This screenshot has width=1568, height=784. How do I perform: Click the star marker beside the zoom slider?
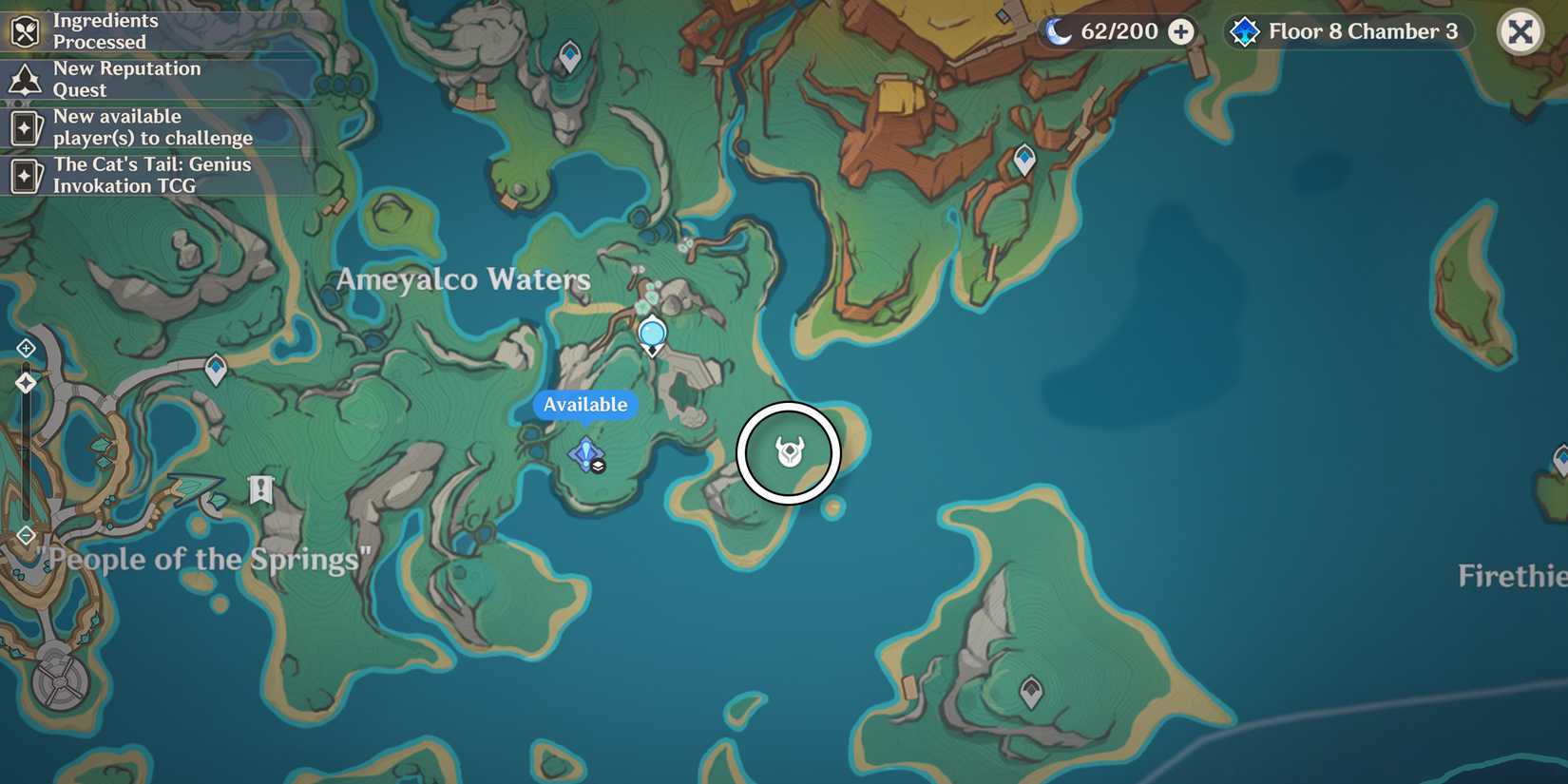[x=26, y=383]
